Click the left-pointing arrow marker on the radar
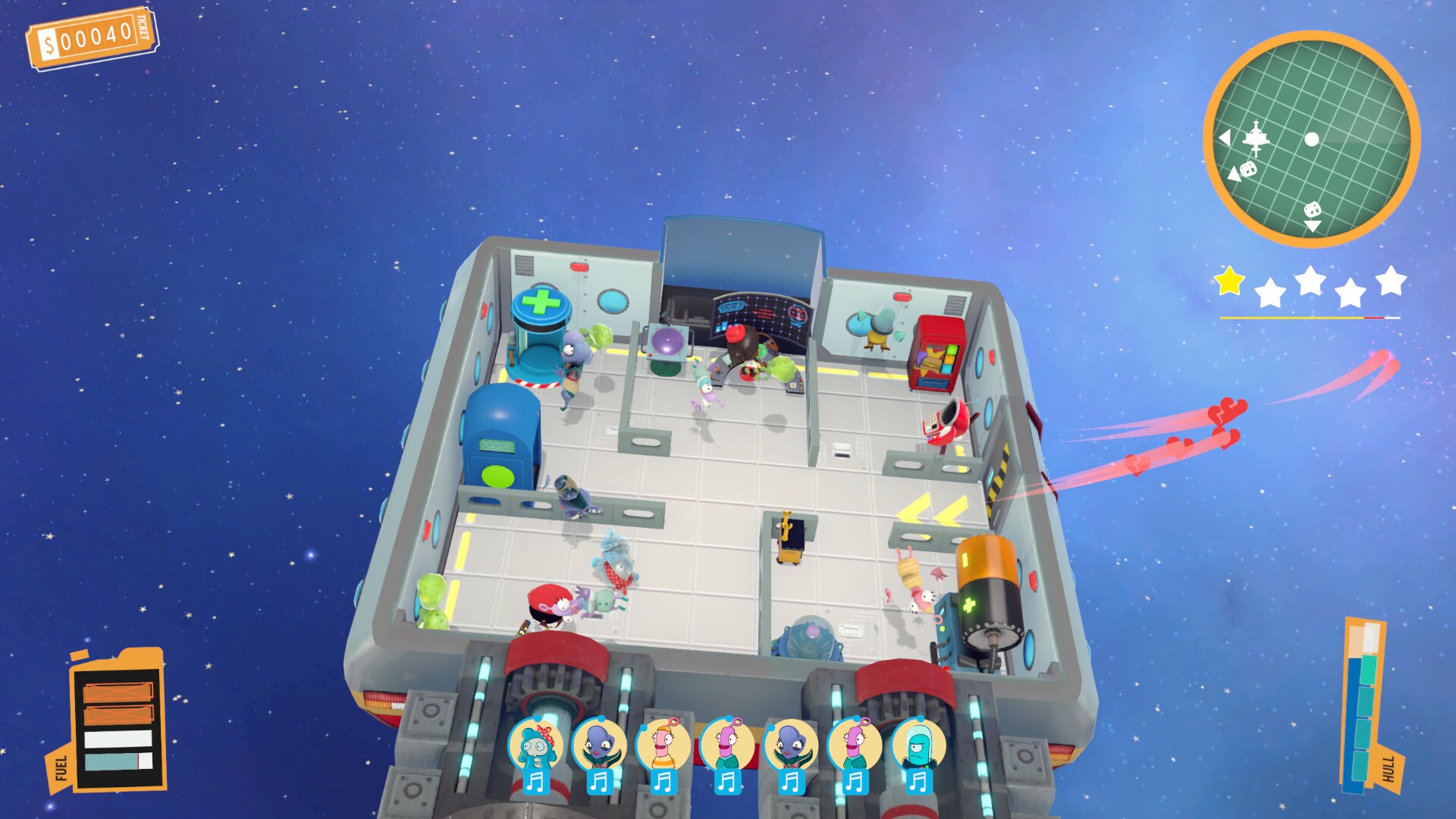Image resolution: width=1456 pixels, height=819 pixels. point(1225,138)
